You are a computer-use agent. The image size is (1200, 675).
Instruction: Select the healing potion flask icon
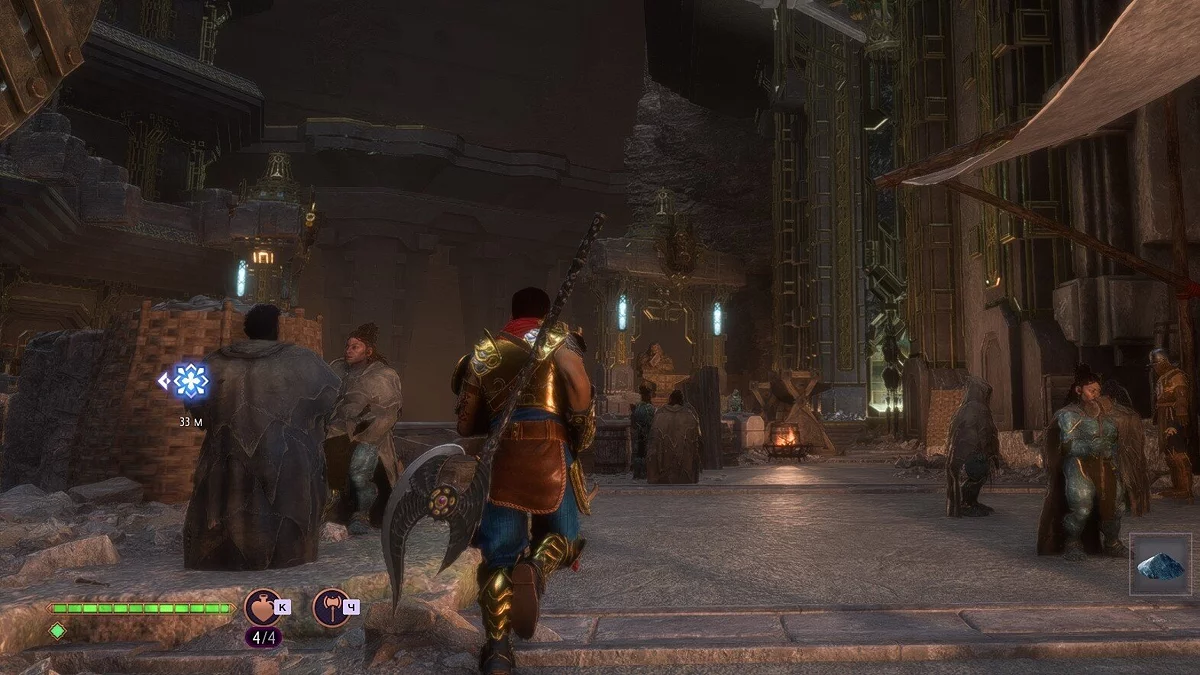[262, 606]
